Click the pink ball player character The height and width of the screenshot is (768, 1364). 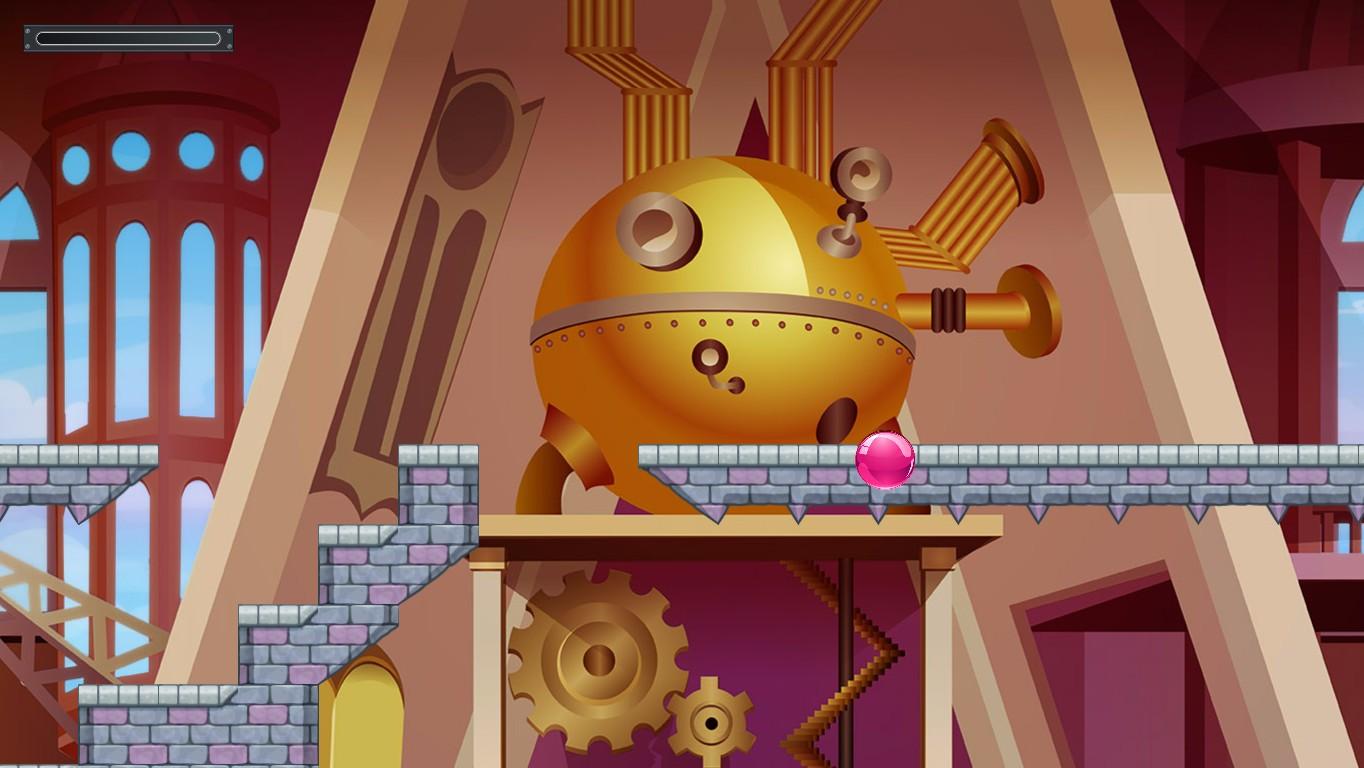click(884, 461)
